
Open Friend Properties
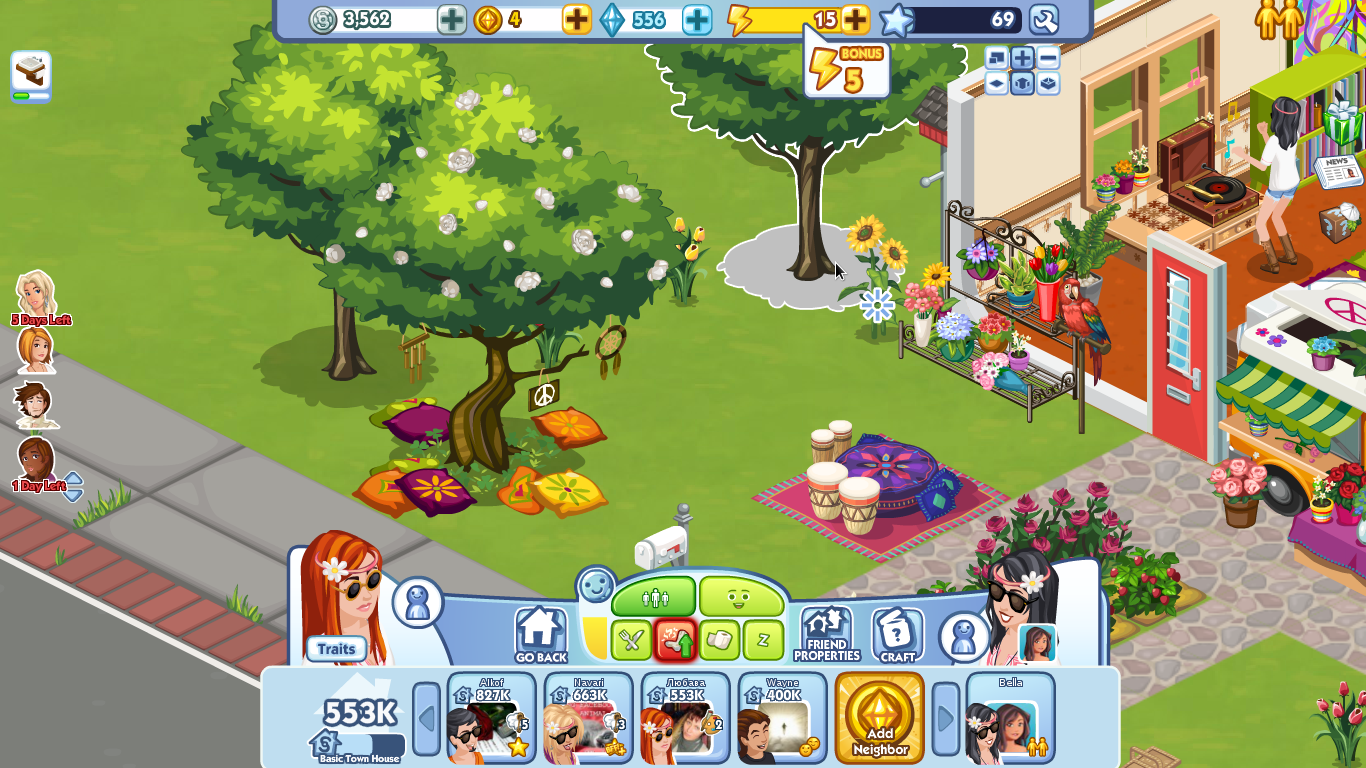click(x=827, y=635)
